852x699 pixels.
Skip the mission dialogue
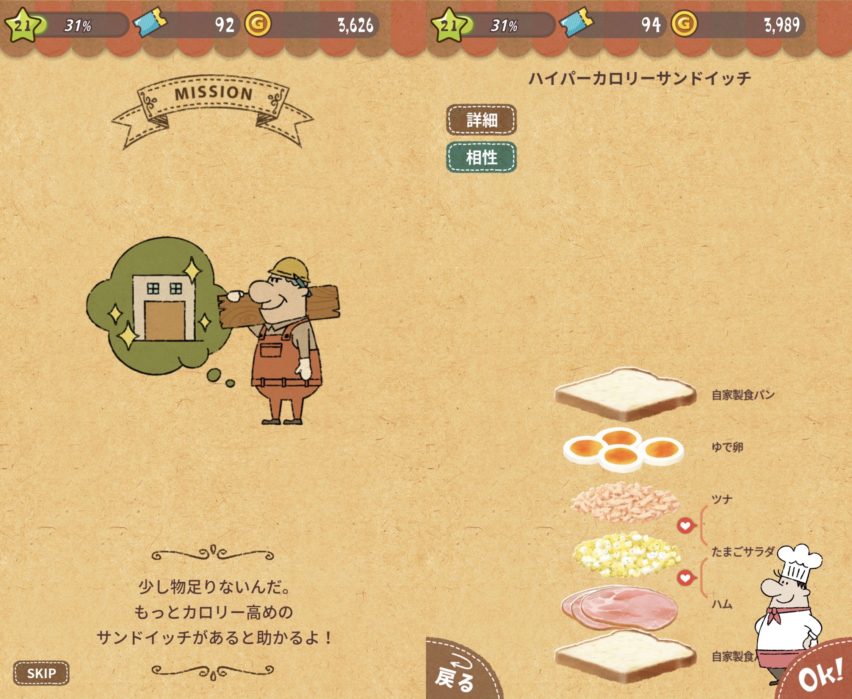click(x=41, y=673)
